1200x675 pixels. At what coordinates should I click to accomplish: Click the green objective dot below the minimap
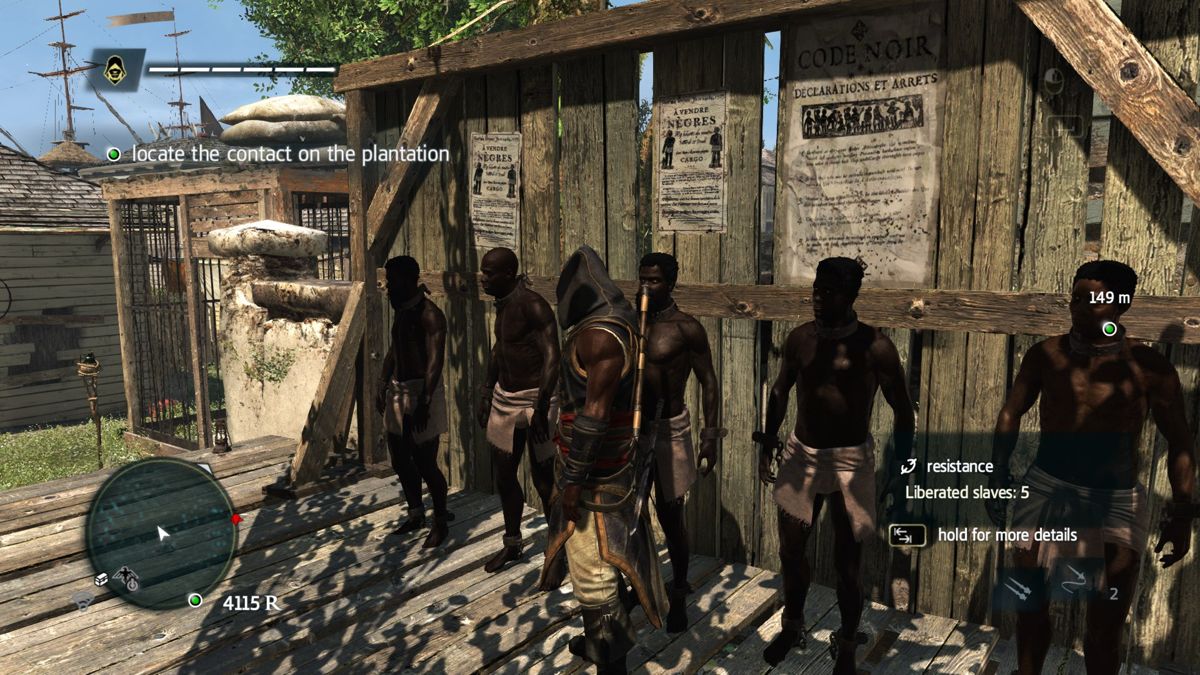point(195,600)
